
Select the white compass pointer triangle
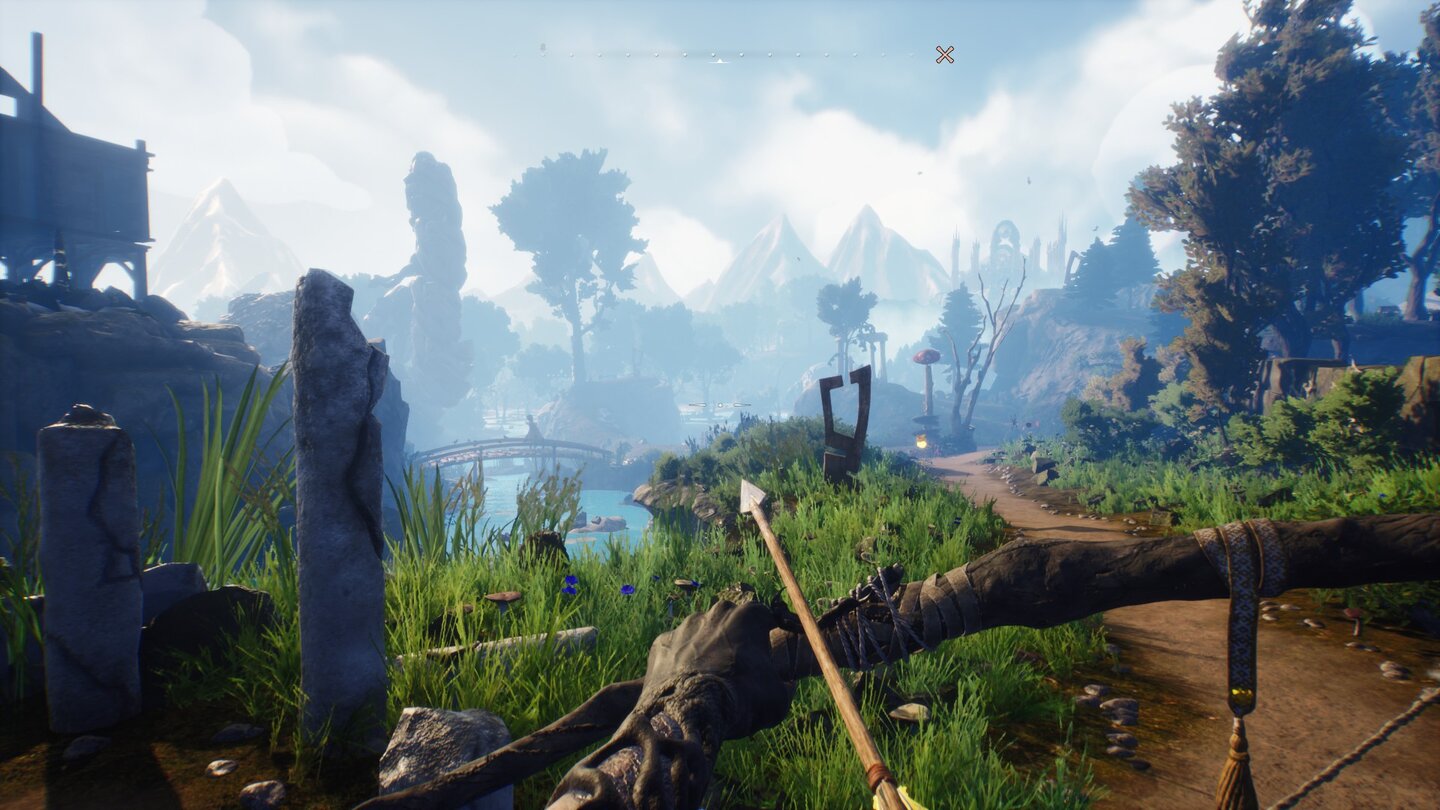(x=719, y=60)
